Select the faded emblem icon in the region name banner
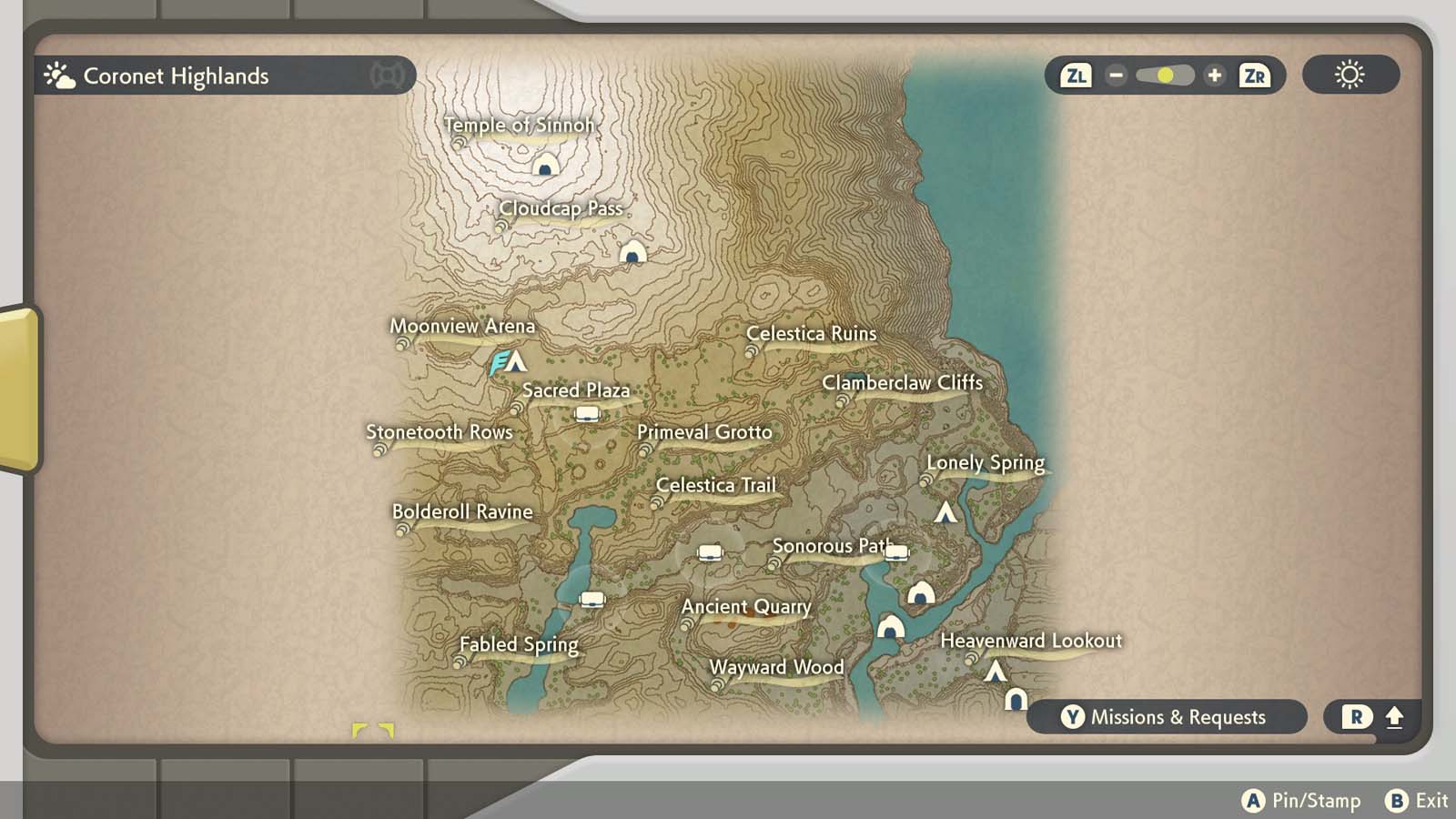 pos(387,76)
